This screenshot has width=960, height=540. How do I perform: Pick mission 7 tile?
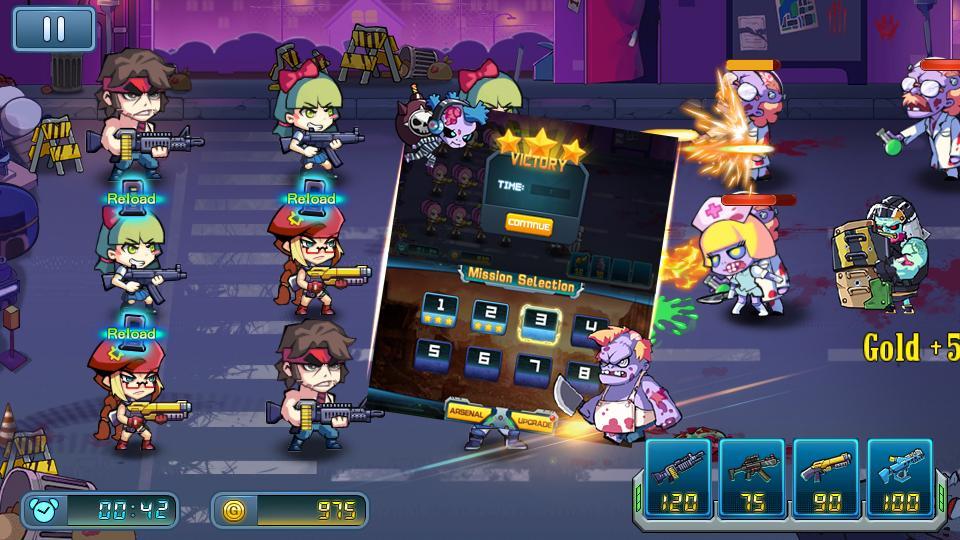click(x=538, y=365)
